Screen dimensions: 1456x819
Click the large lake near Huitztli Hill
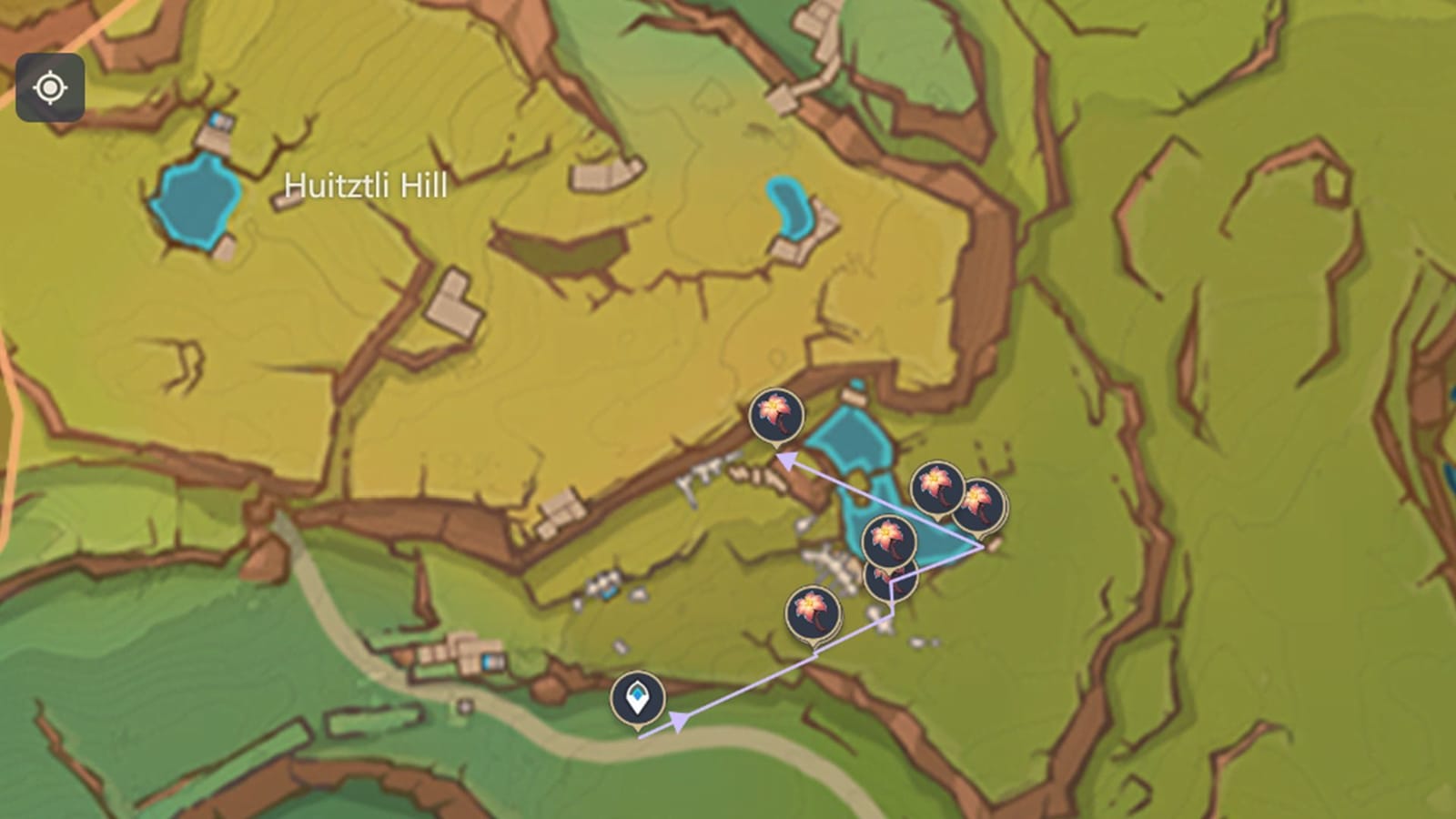[x=197, y=202]
